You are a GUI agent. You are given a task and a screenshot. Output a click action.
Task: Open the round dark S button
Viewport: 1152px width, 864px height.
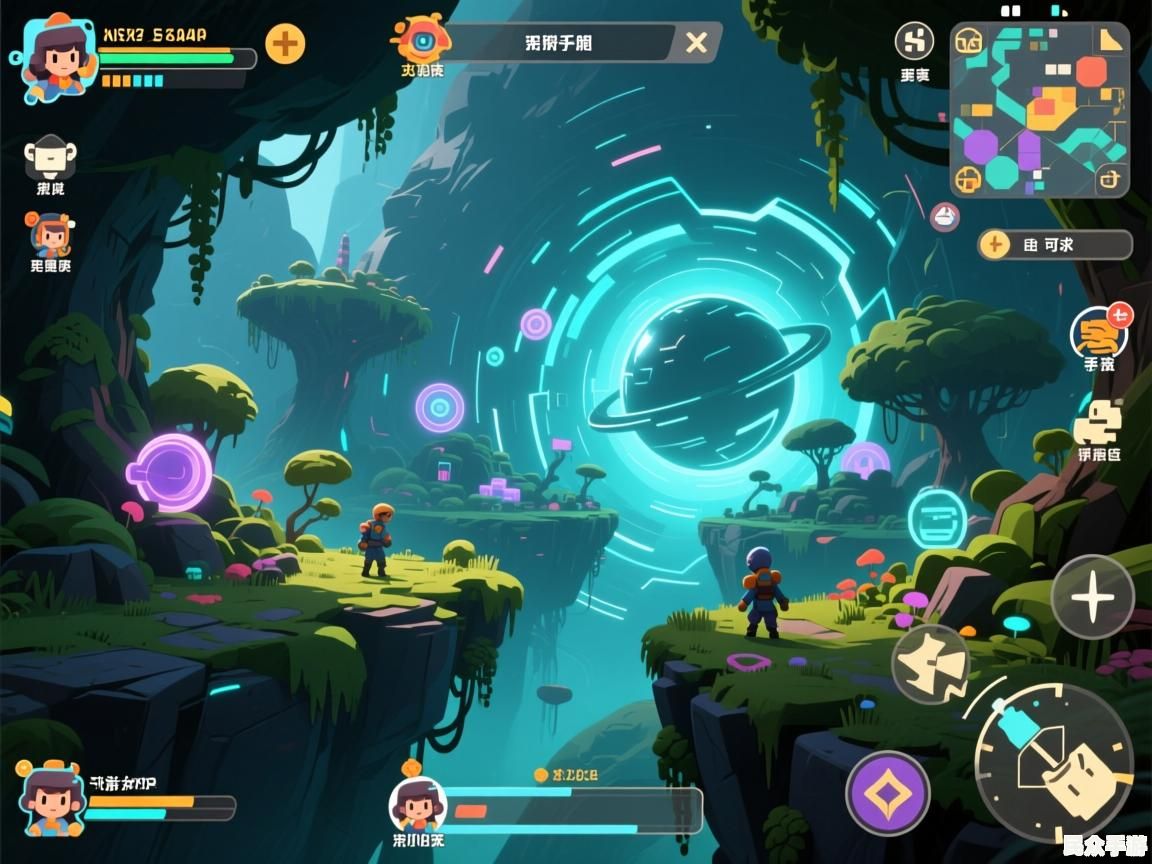pos(913,41)
